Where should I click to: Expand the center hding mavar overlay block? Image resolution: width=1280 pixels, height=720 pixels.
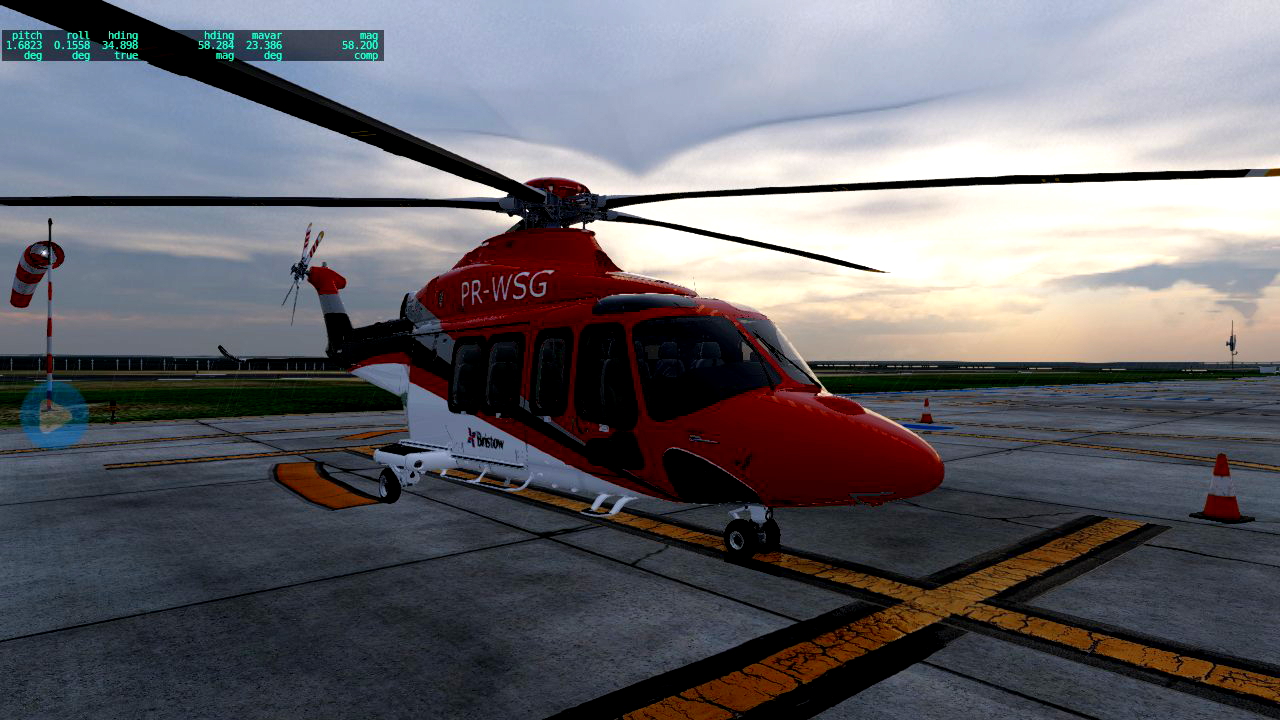[x=240, y=43]
